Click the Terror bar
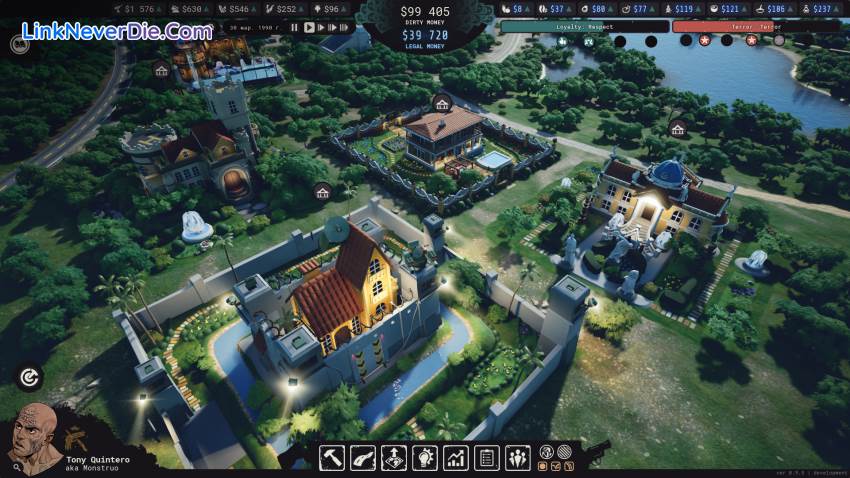The height and width of the screenshot is (478, 850). (x=728, y=26)
